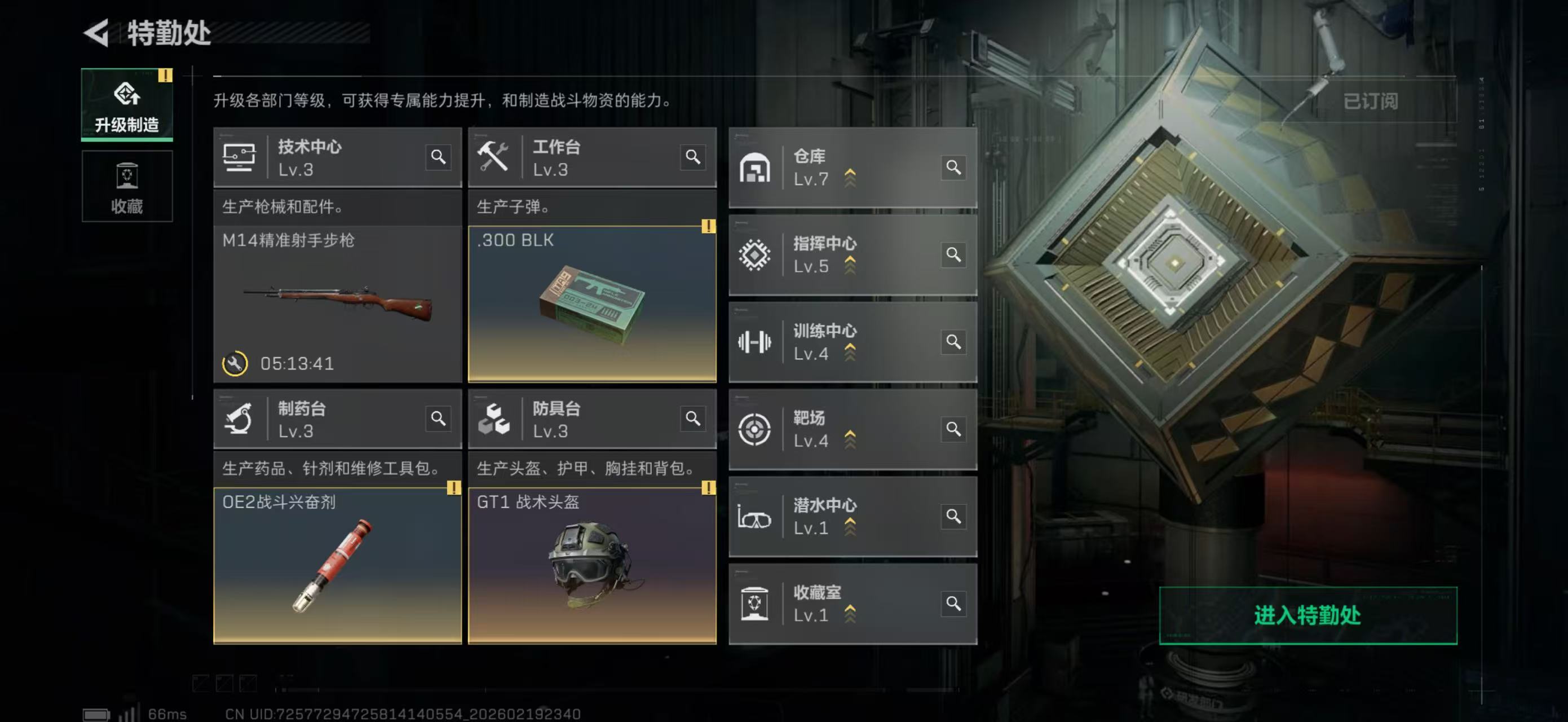Open the 技术中心 magnifier details icon

pyautogui.click(x=438, y=158)
